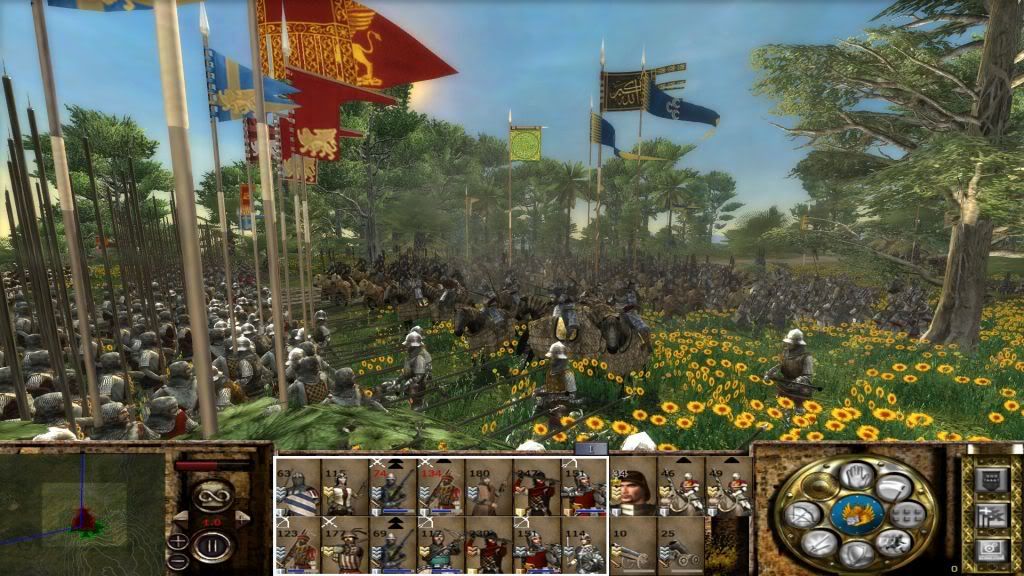Image resolution: width=1024 pixels, height=576 pixels.
Task: Select the unit card showing 180 soldiers
Action: point(490,488)
